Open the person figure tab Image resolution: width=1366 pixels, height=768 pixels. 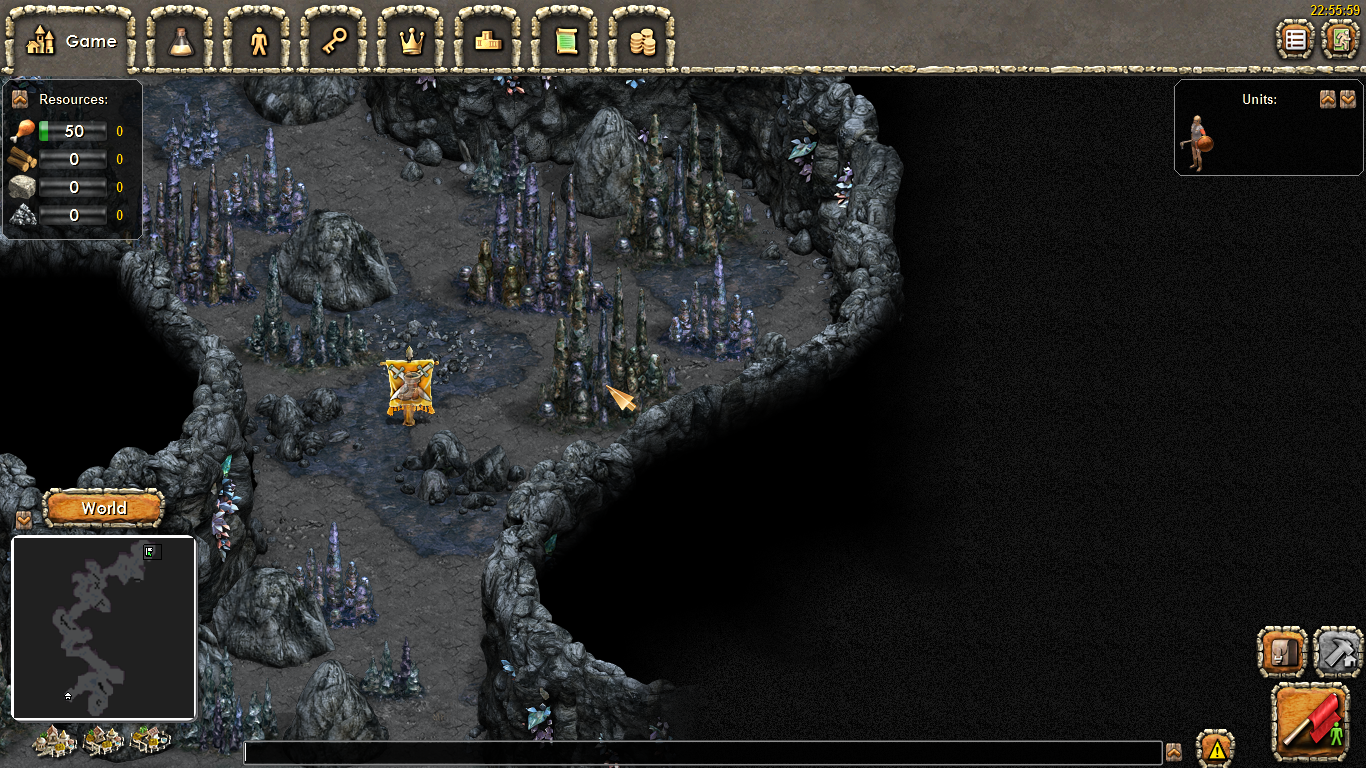259,41
